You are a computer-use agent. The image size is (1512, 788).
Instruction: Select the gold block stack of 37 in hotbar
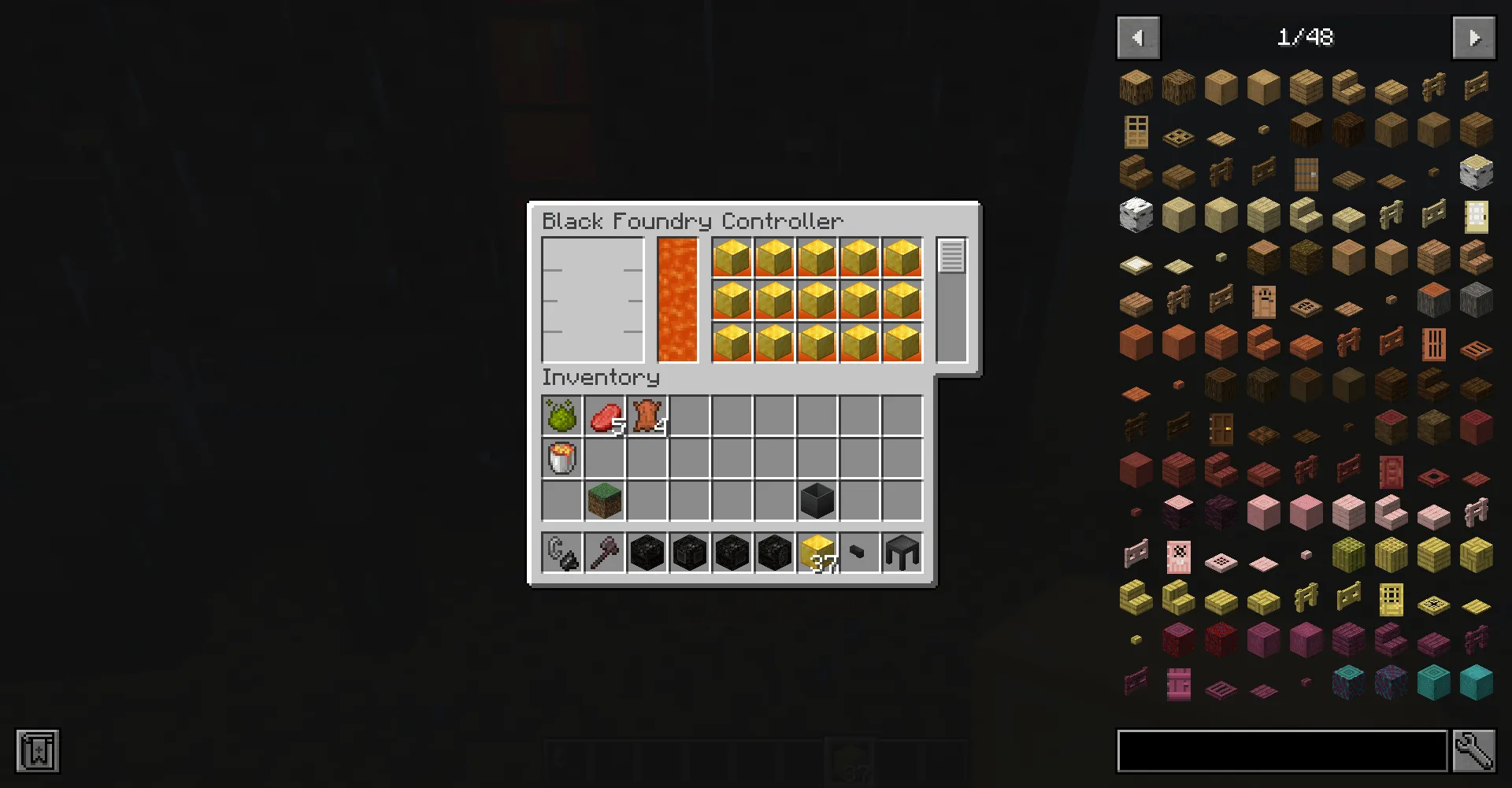(816, 553)
